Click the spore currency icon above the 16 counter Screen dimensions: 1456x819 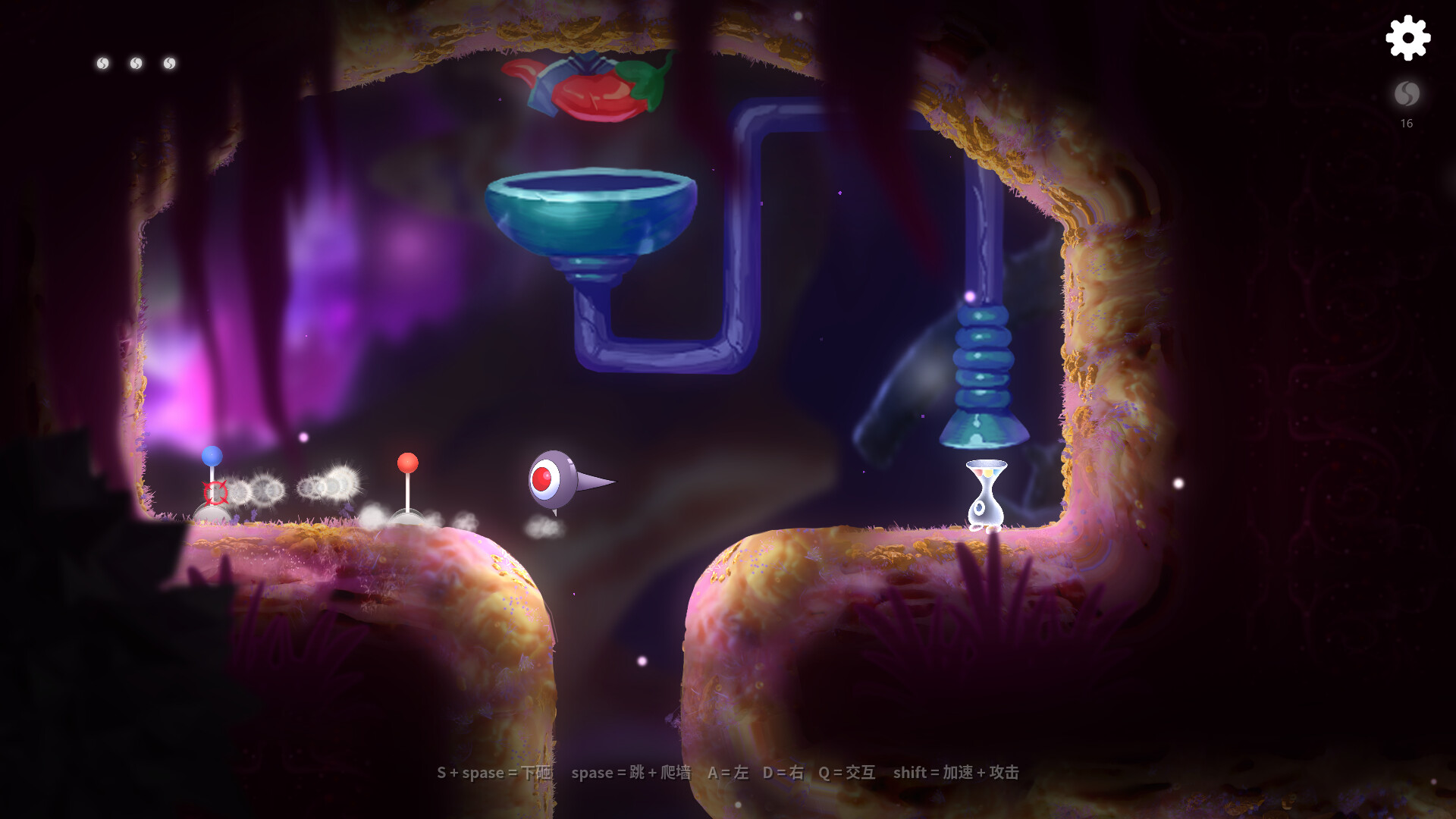[1407, 95]
